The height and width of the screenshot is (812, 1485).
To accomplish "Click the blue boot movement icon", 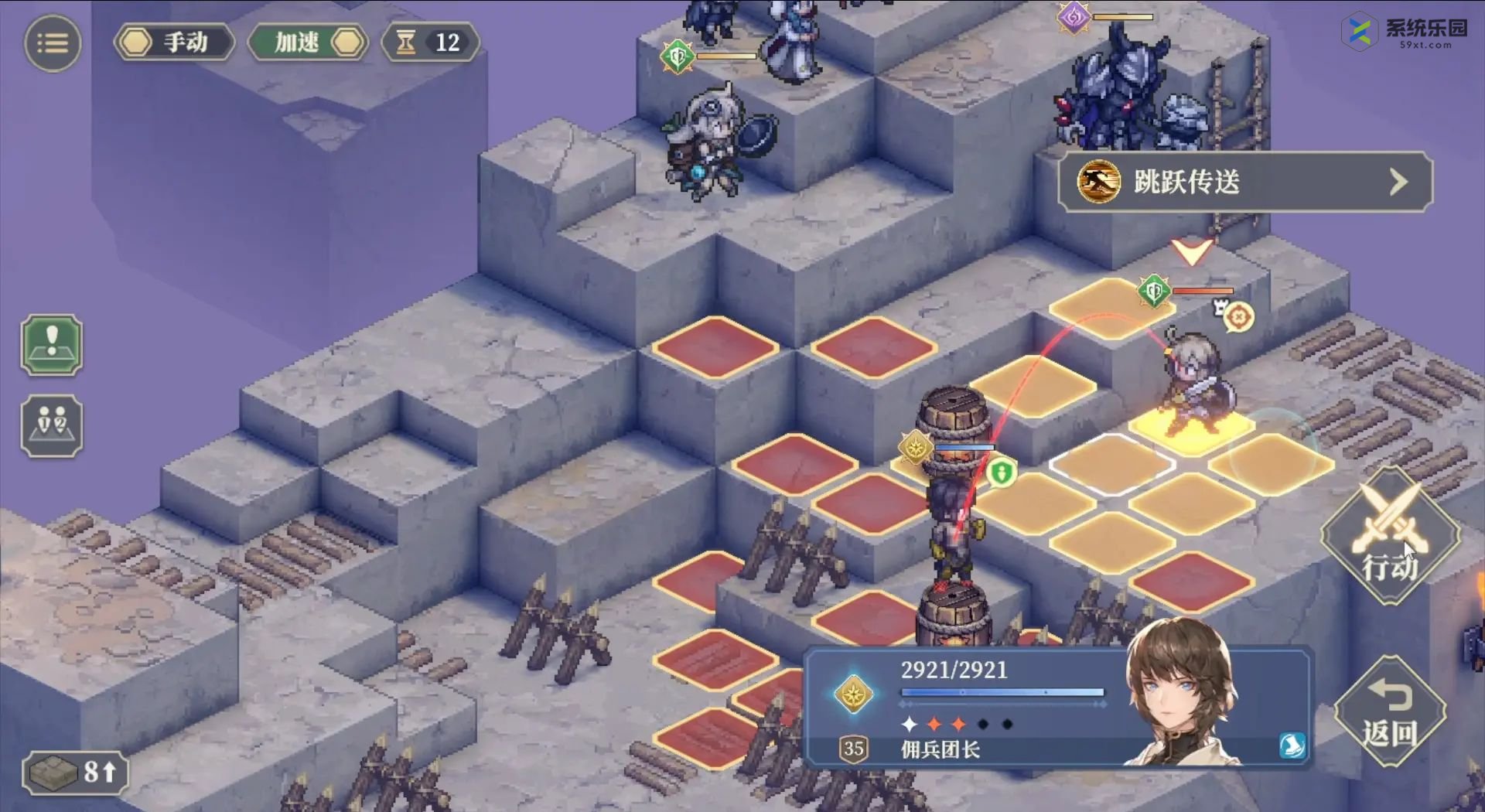I will [x=1291, y=745].
